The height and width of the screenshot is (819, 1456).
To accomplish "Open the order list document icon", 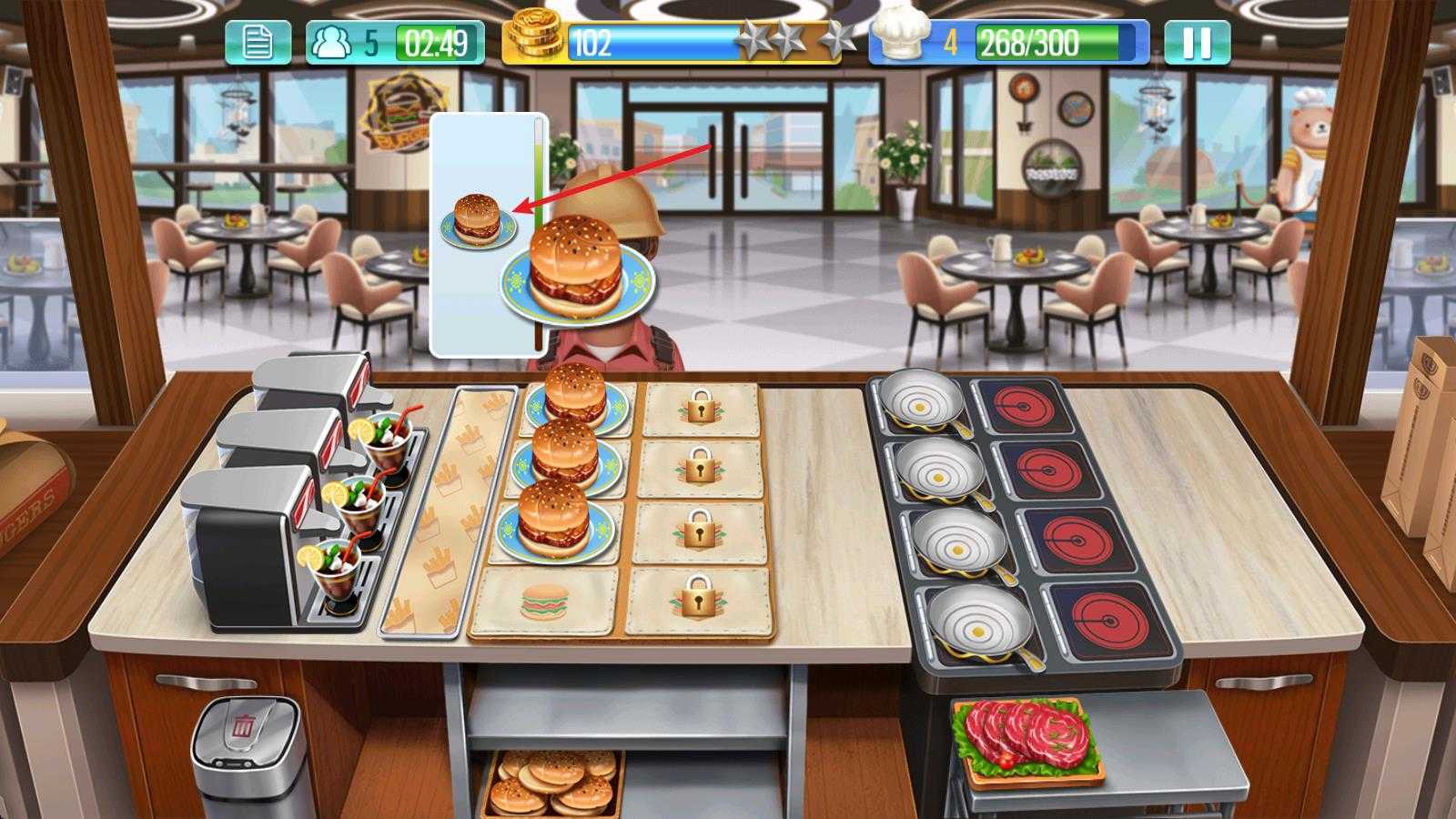I will click(259, 38).
